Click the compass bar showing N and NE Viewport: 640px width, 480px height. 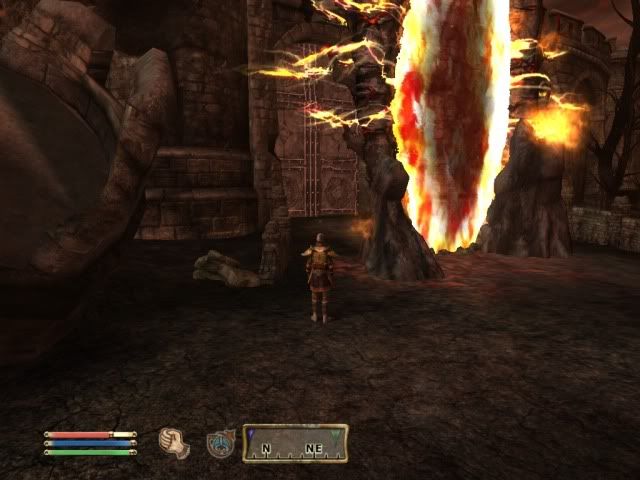tap(295, 442)
